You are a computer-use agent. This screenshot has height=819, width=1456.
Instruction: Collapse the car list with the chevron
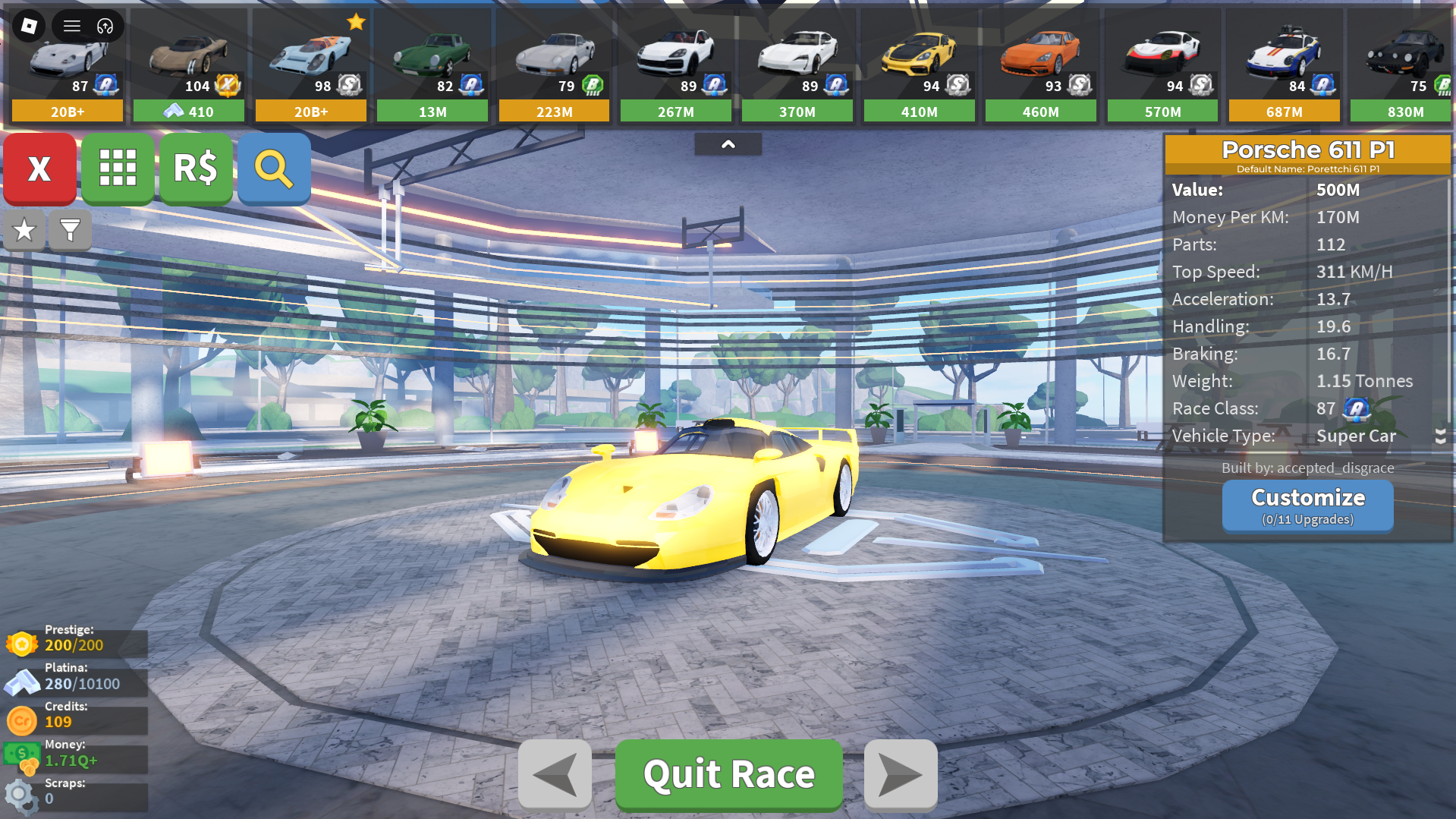pos(728,144)
